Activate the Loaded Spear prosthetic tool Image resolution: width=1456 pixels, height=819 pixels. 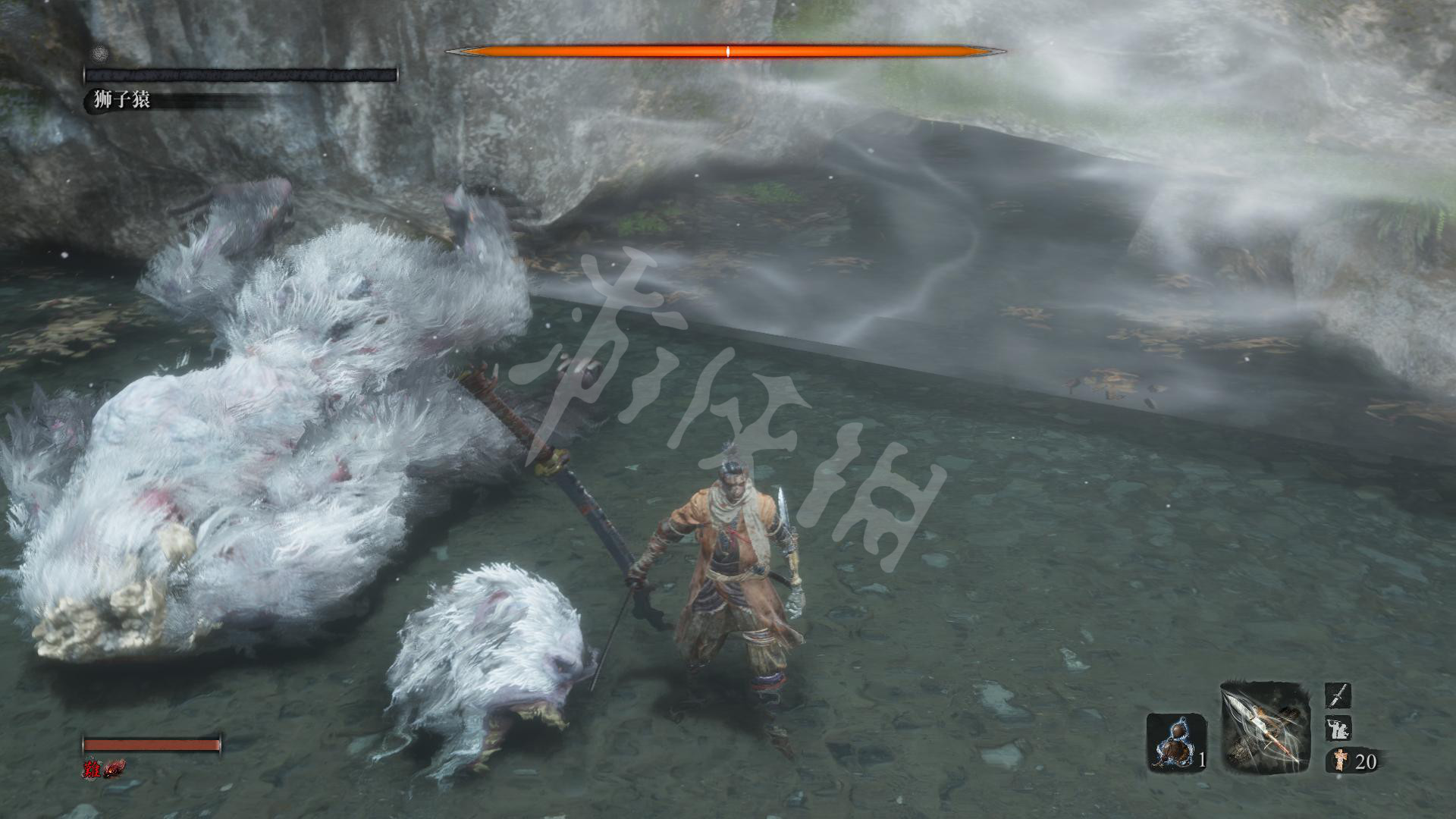pos(1265,728)
